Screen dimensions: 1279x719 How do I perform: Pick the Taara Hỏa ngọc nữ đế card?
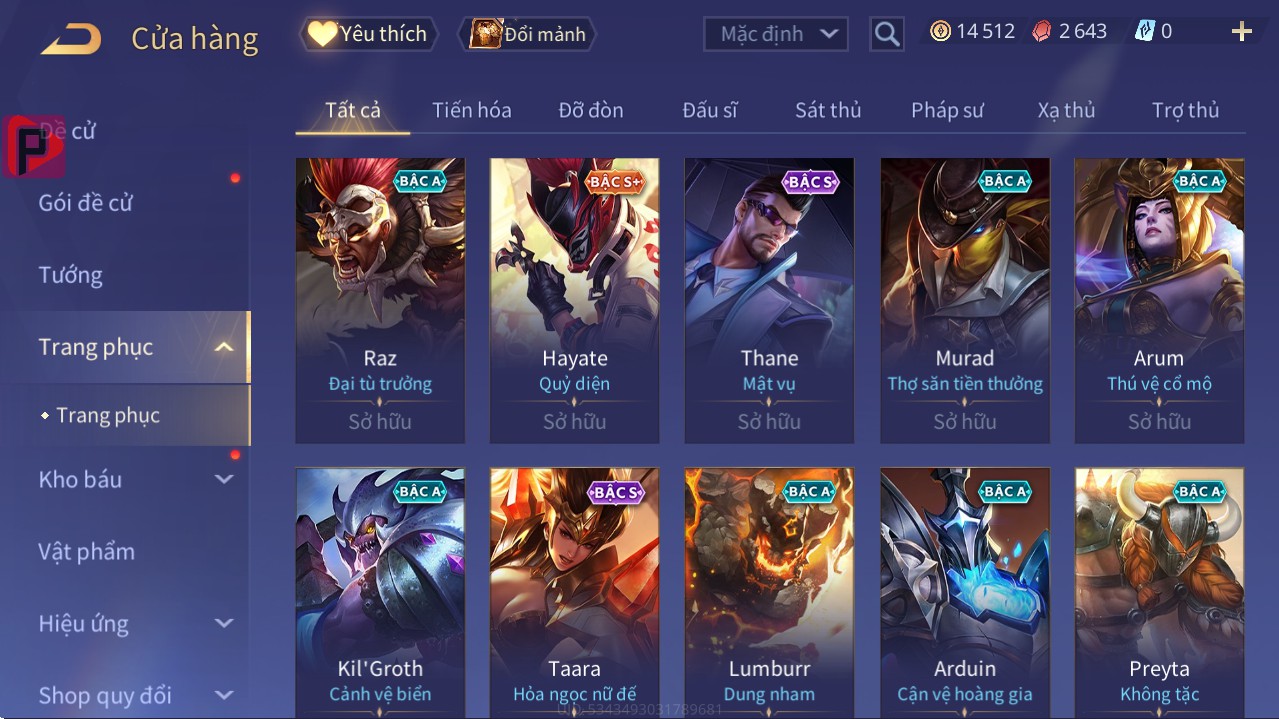574,592
